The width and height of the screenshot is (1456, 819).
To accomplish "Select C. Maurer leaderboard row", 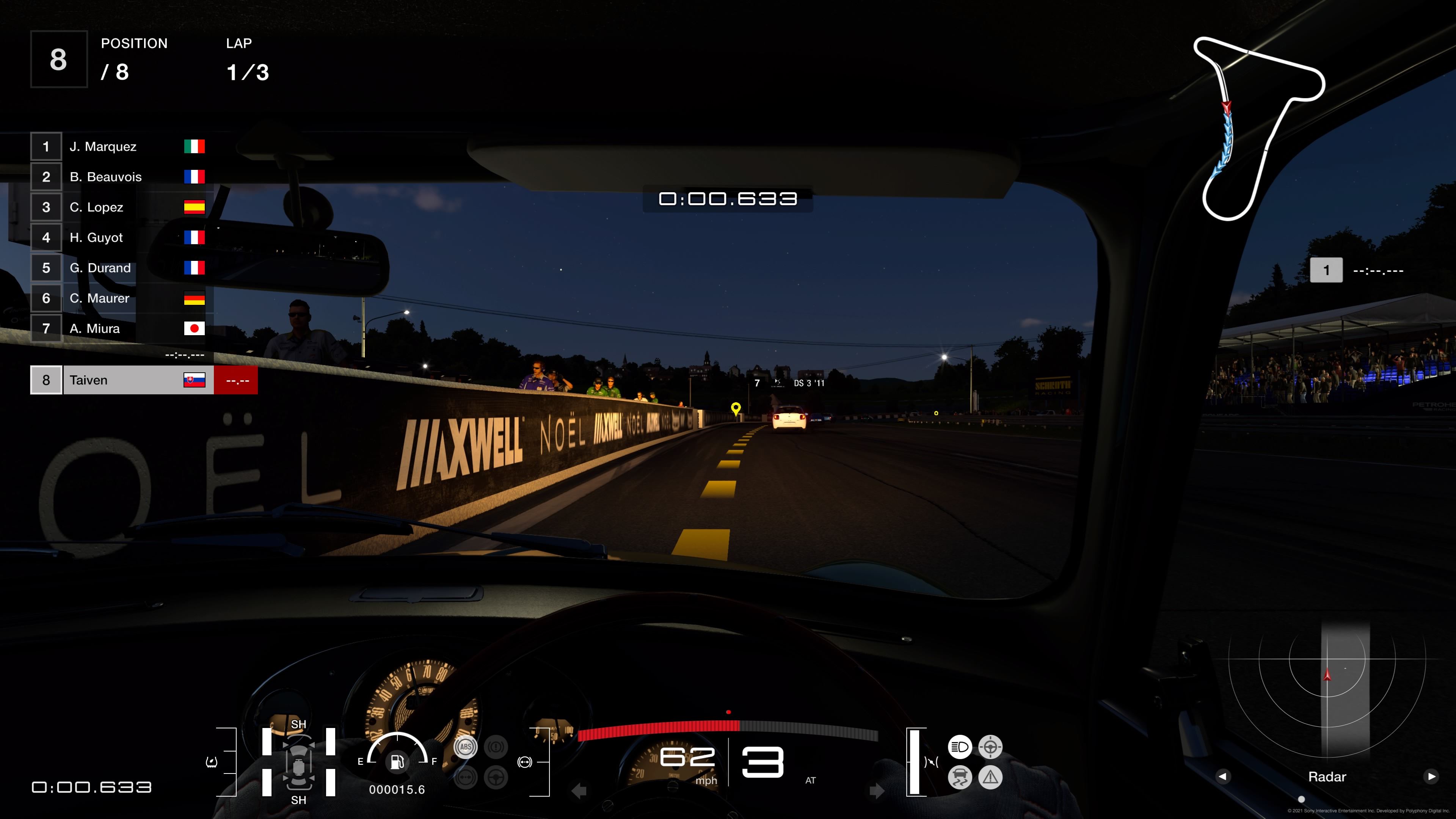I will (118, 298).
